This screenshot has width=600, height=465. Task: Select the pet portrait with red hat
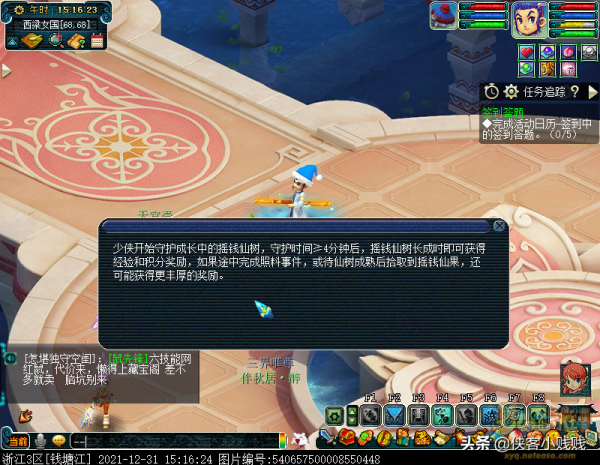coord(446,16)
